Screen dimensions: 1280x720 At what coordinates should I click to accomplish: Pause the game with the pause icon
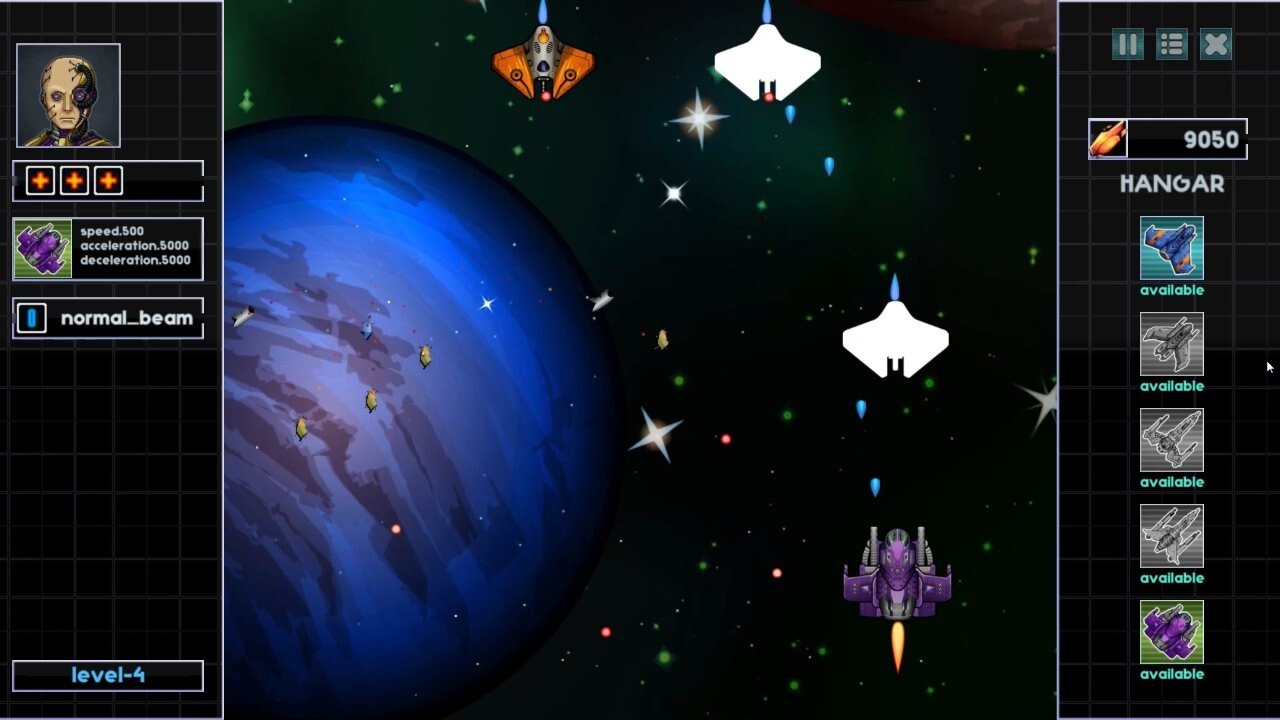1126,45
